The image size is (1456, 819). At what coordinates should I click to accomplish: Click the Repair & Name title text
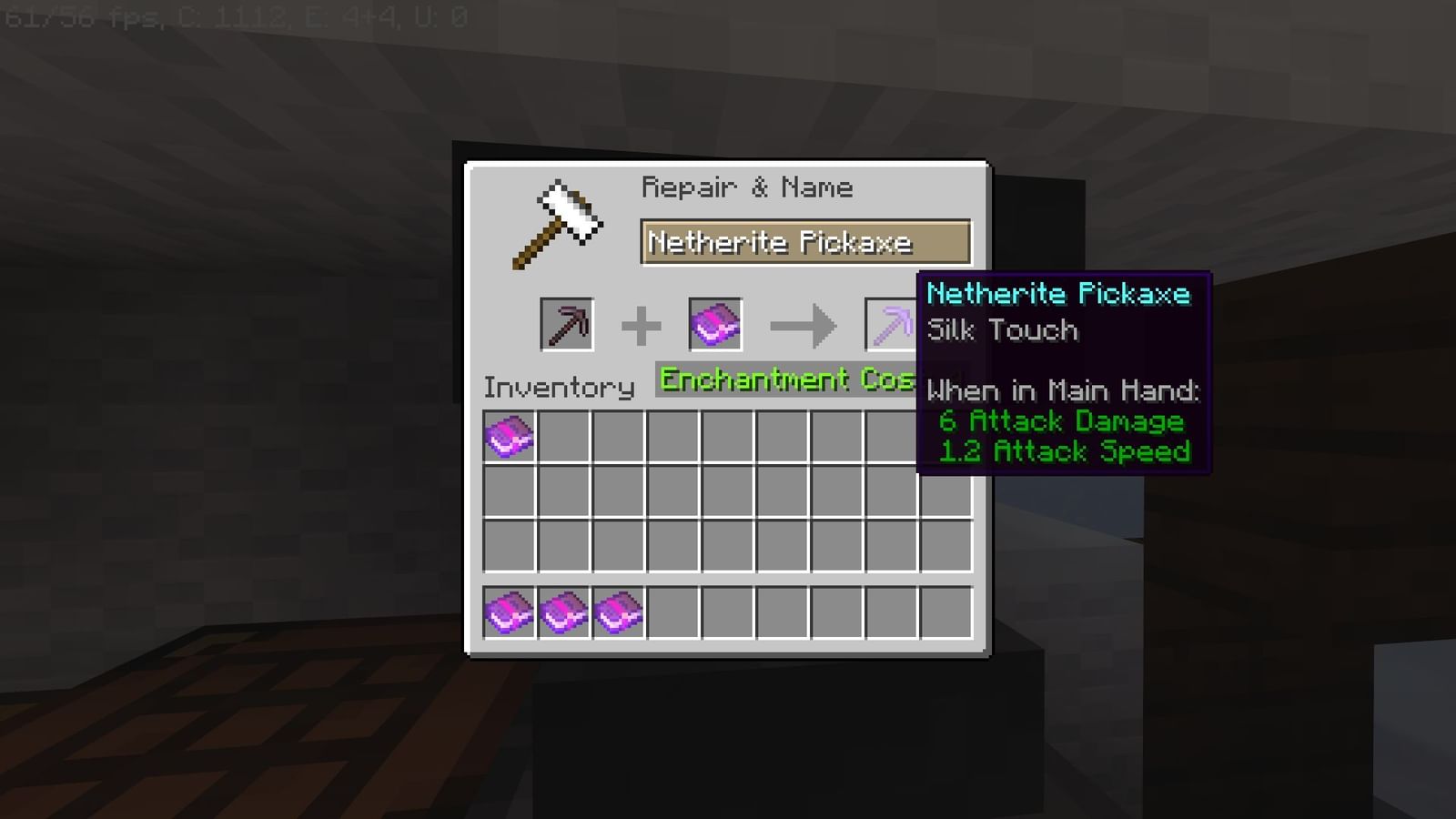pos(748,187)
